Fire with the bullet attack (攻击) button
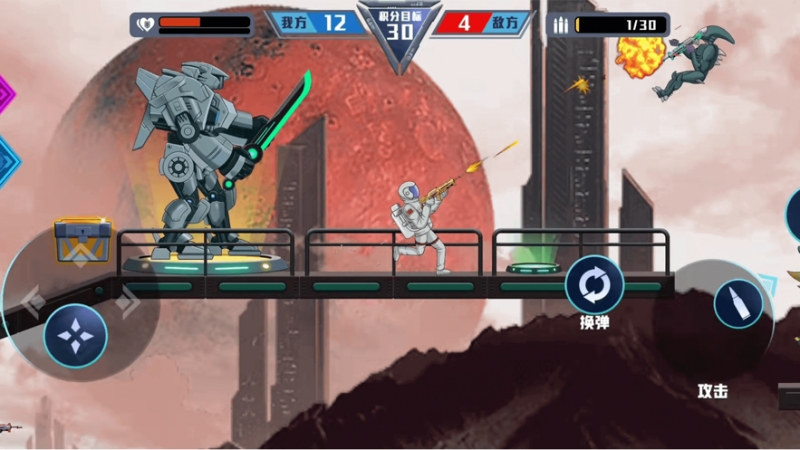This screenshot has width=800, height=450. [738, 304]
